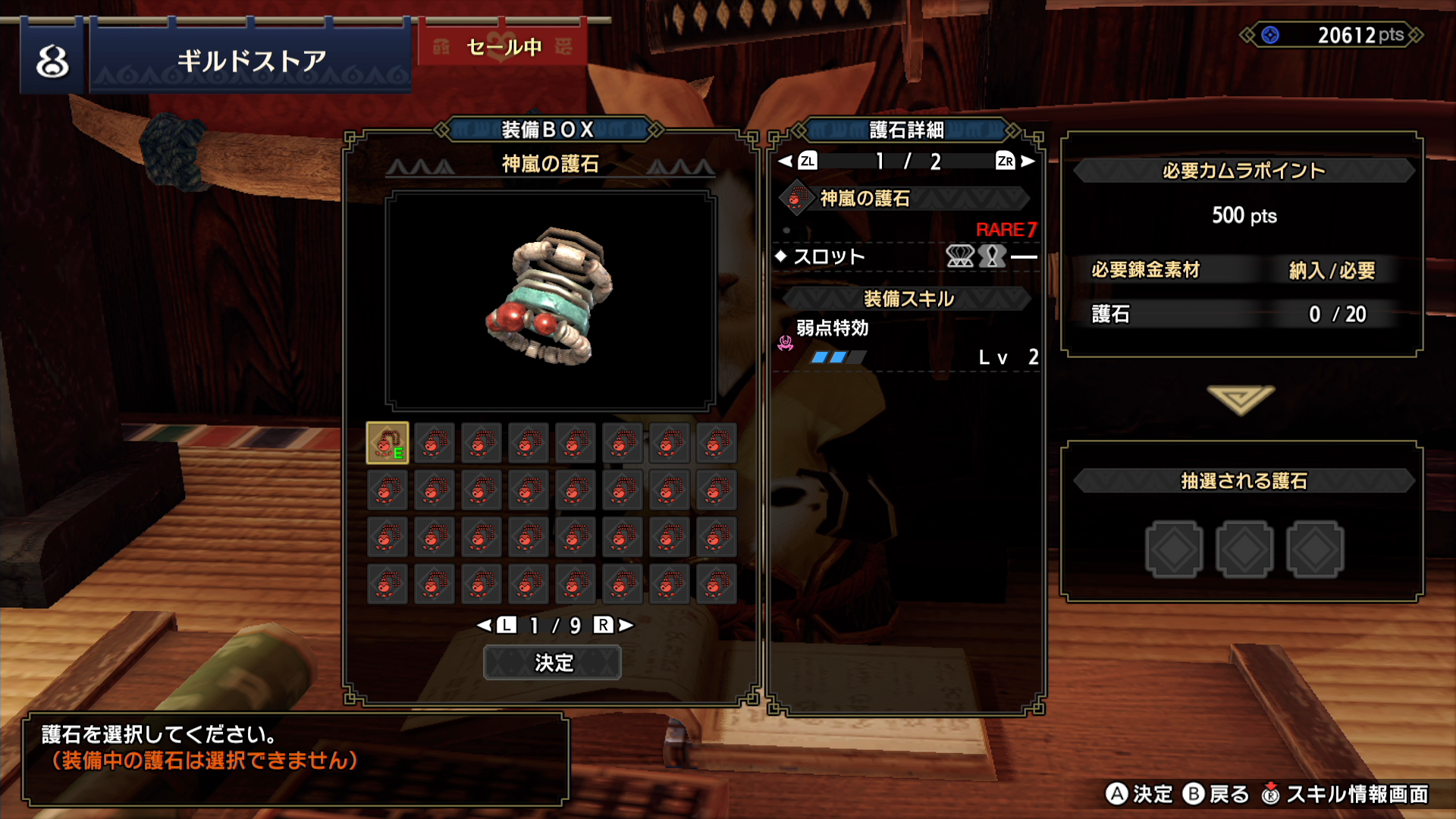Show the previous talisman detail page
This screenshot has height=819, width=1456.
798,161
